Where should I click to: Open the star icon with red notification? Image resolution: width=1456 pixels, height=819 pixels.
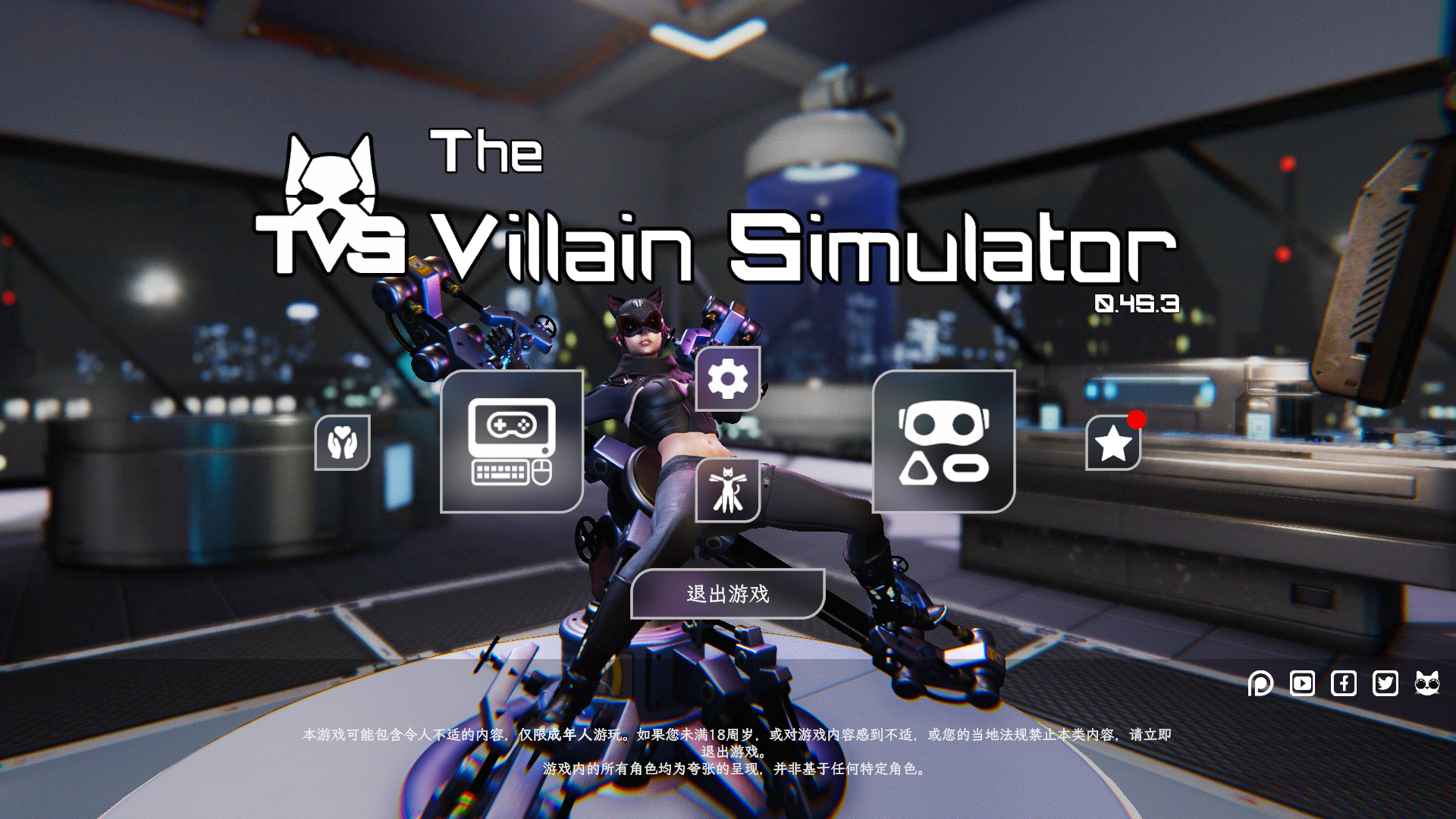tap(1112, 442)
